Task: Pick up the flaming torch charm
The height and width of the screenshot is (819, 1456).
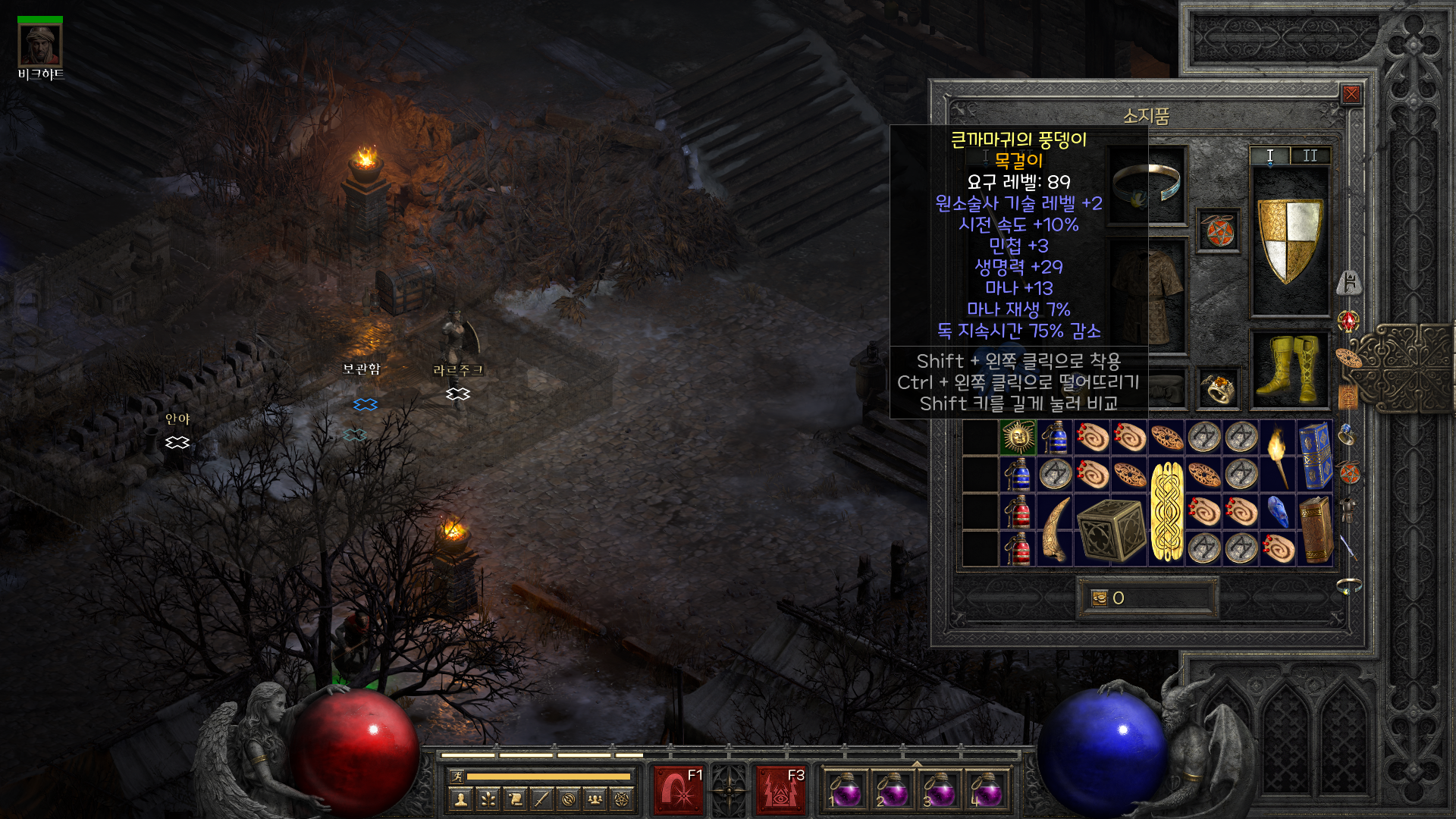Action: 1278,456
